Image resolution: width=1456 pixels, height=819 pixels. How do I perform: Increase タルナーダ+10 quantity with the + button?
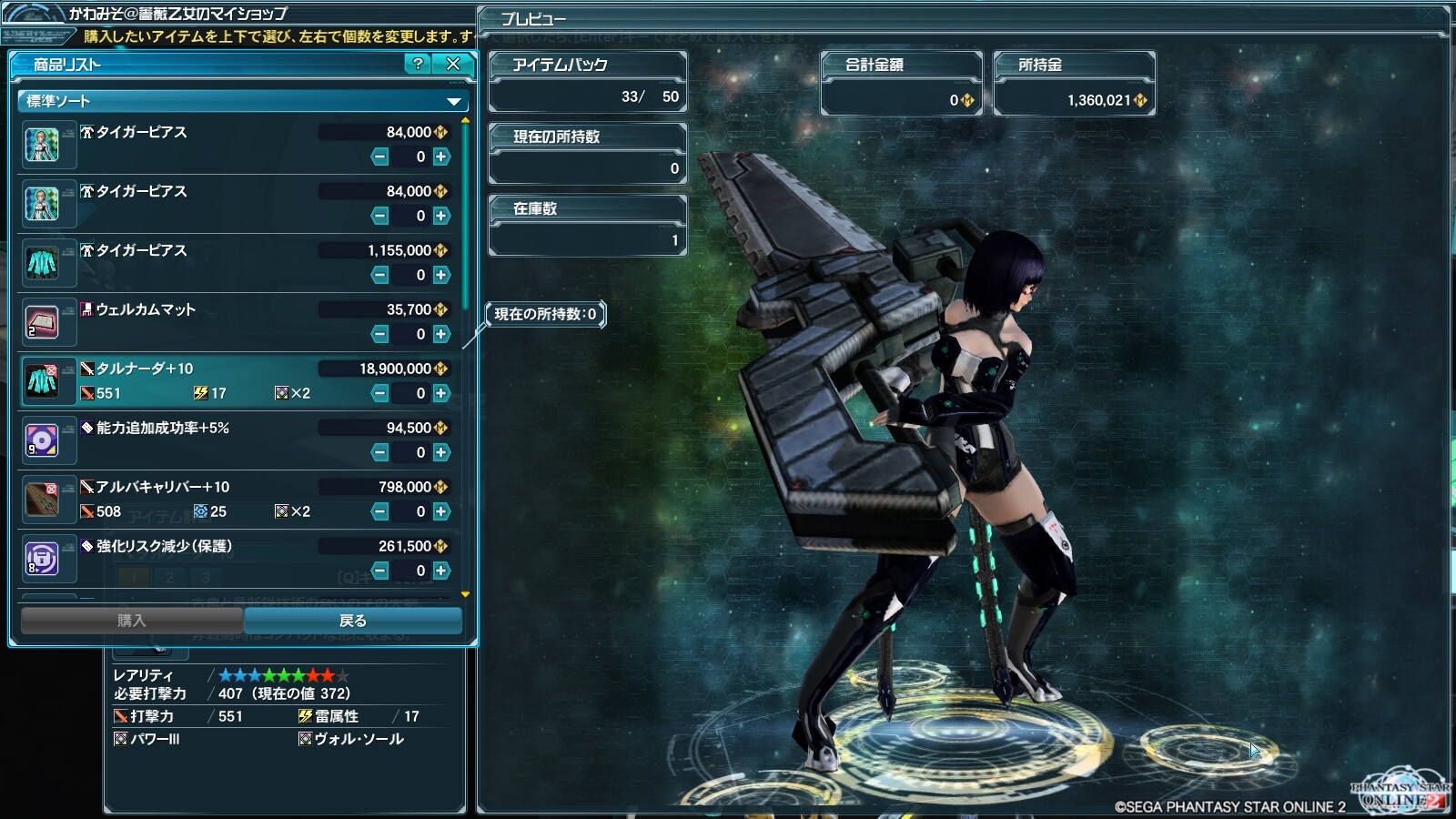(x=441, y=394)
